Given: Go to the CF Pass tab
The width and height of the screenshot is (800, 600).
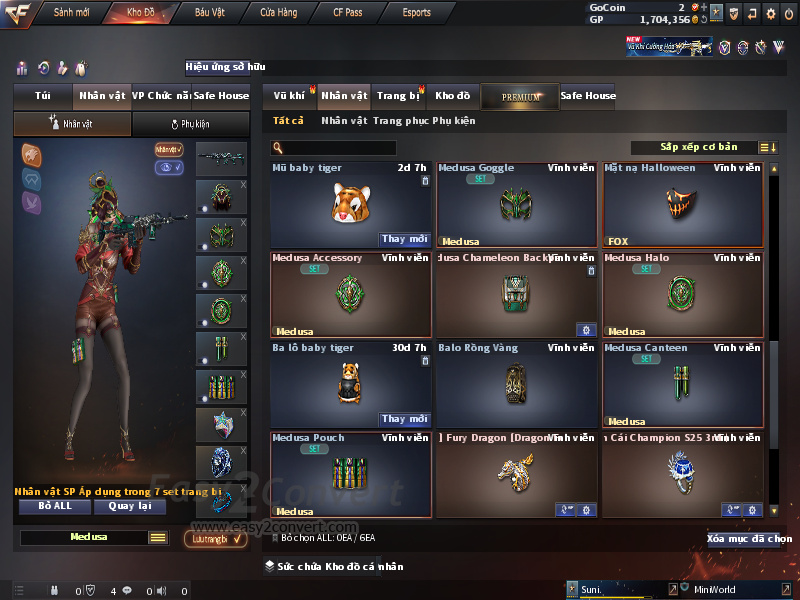Looking at the screenshot, I should [350, 13].
